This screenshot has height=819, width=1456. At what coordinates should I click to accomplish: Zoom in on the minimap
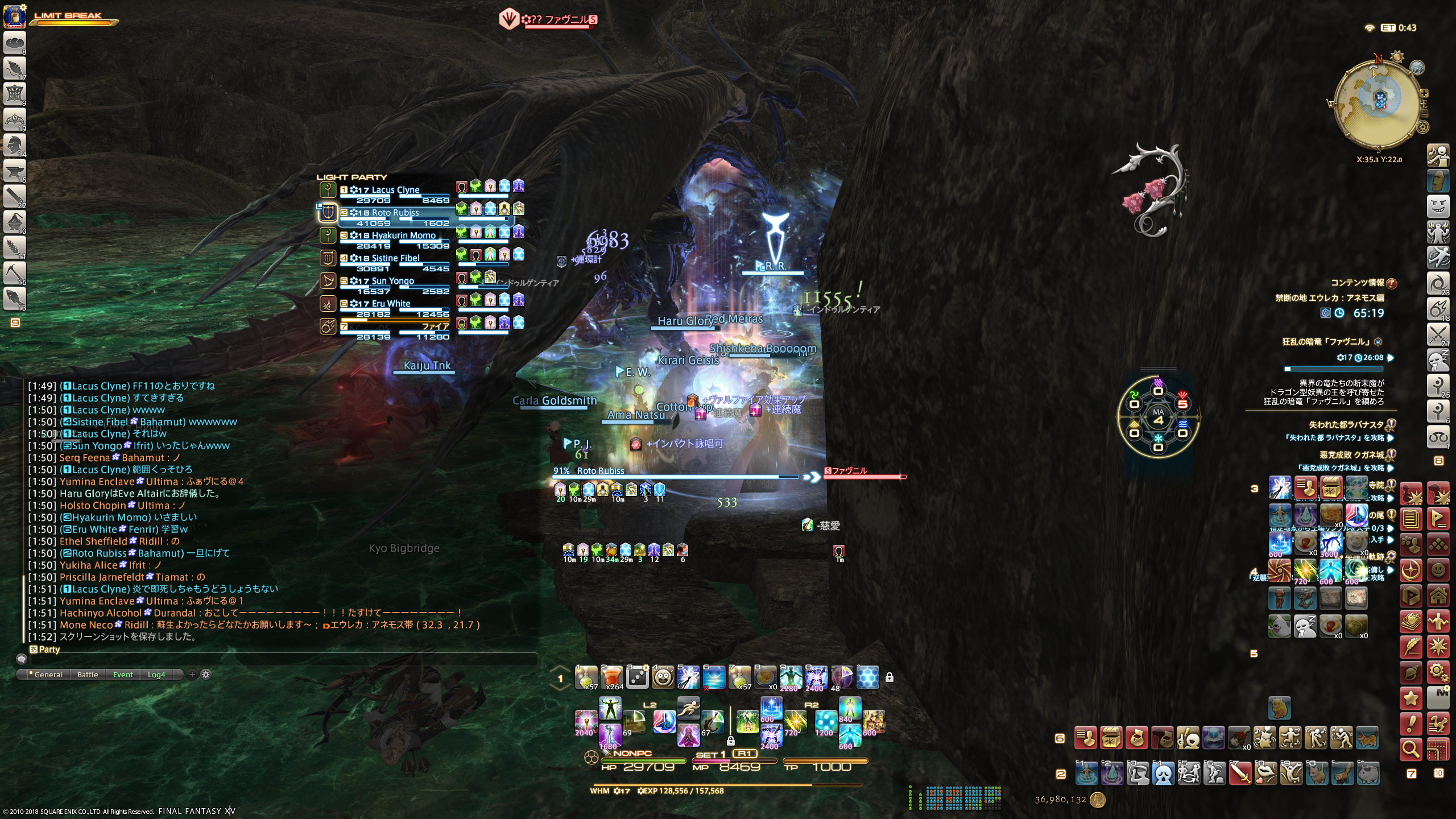[x=1424, y=93]
